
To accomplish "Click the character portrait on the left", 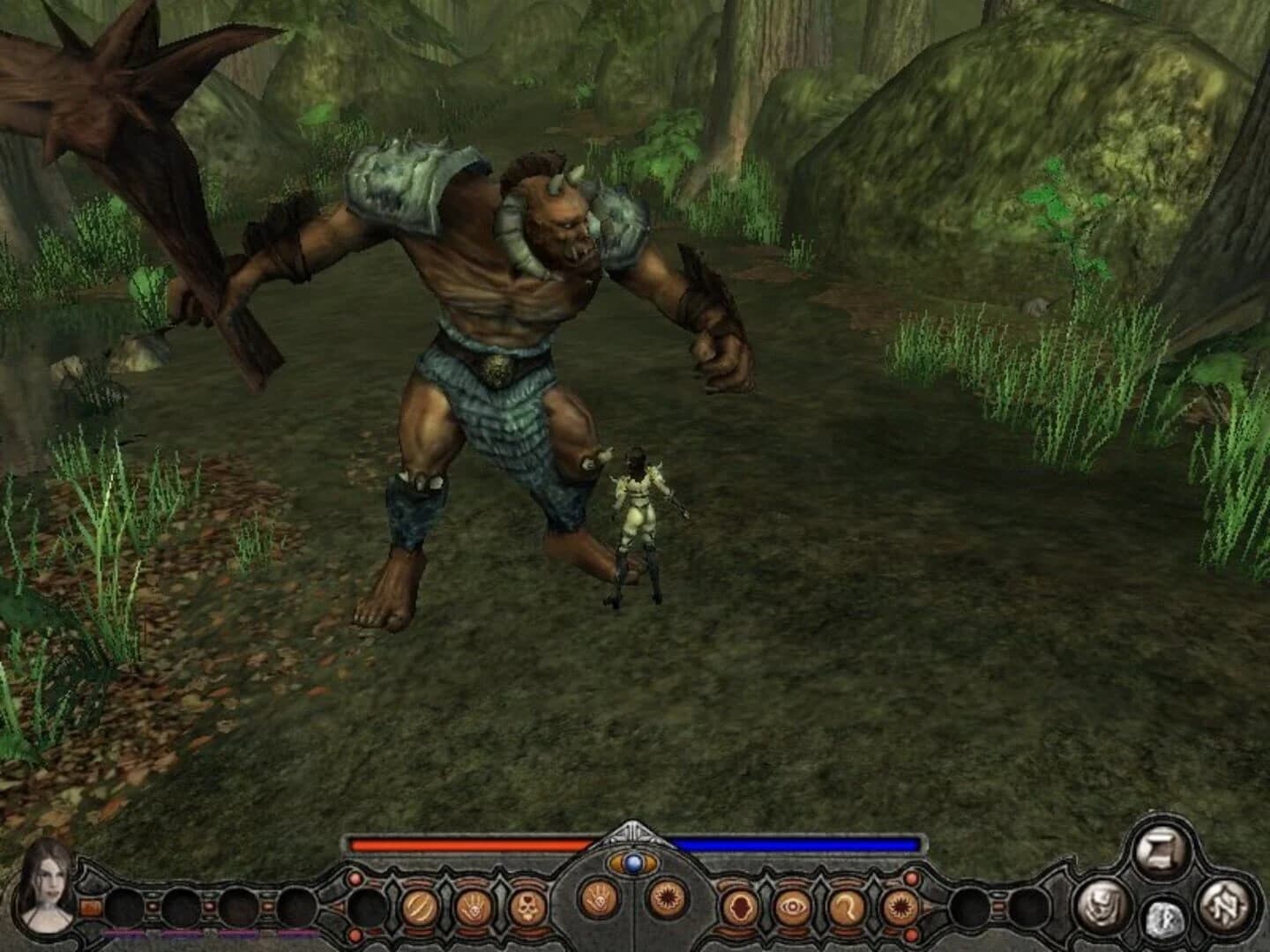I will pyautogui.click(x=47, y=887).
